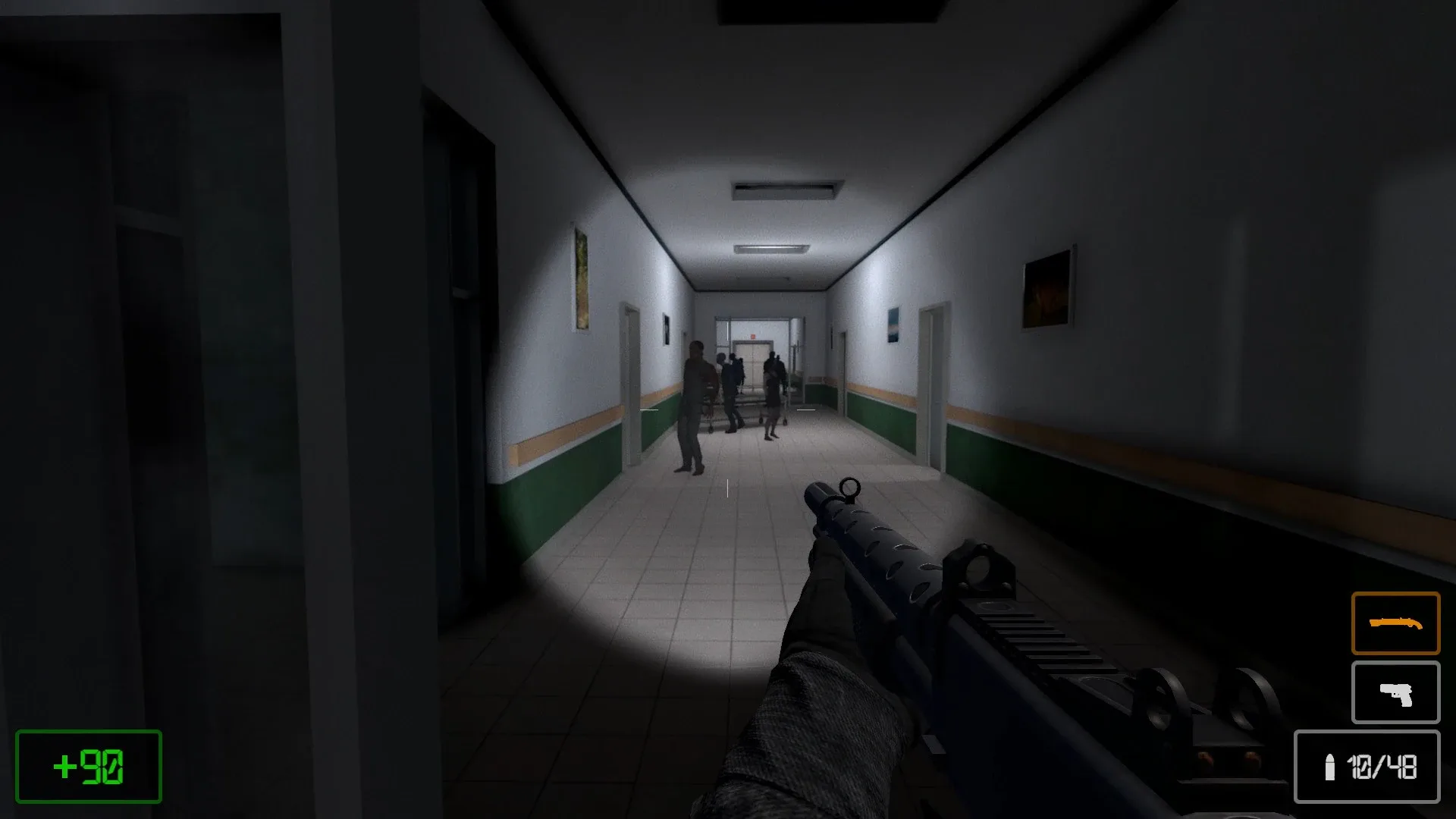Switch to the pistol tab in the HUD
The width and height of the screenshot is (1456, 819).
(x=1395, y=692)
